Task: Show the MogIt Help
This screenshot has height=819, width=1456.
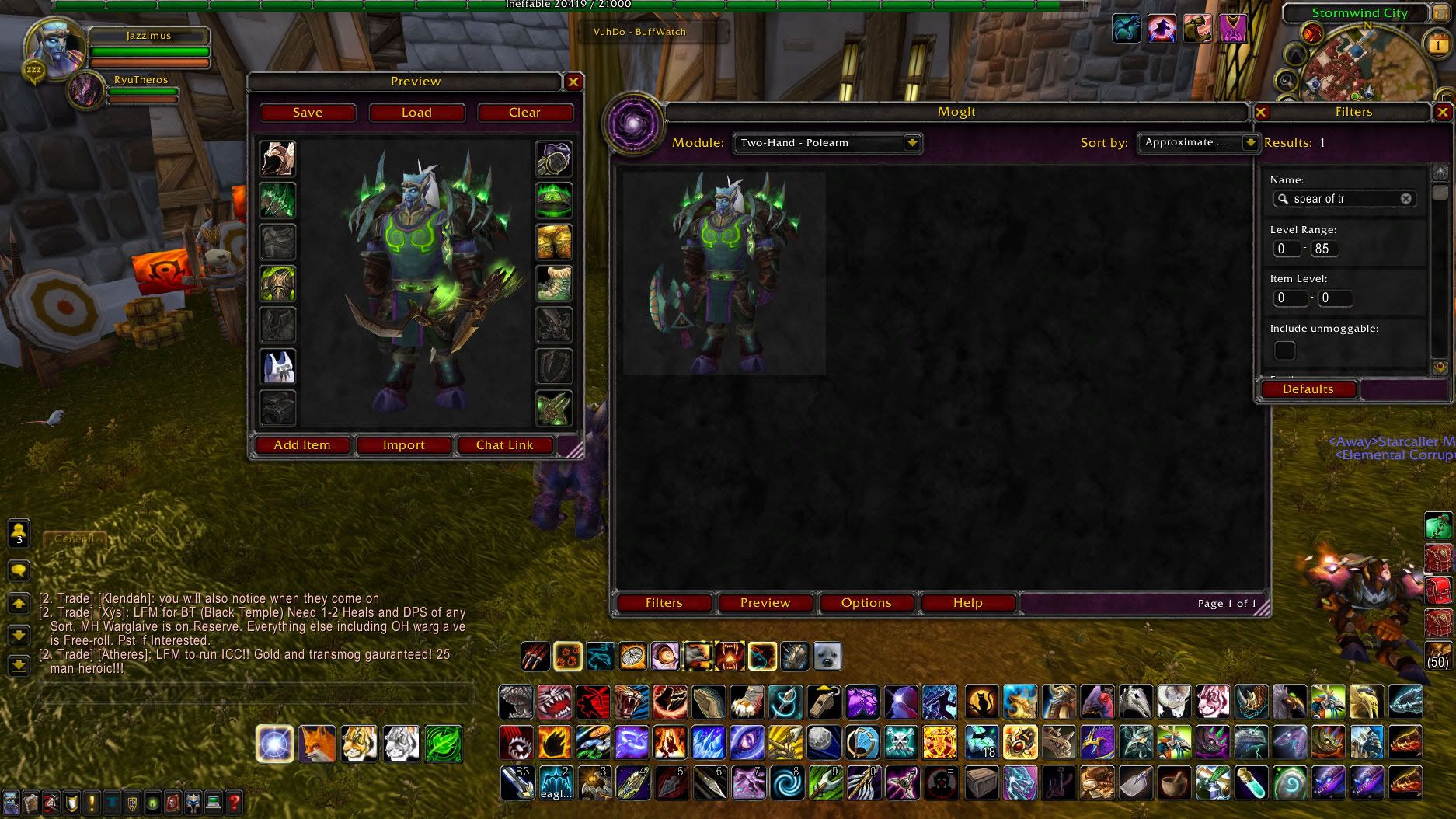Action: (967, 603)
